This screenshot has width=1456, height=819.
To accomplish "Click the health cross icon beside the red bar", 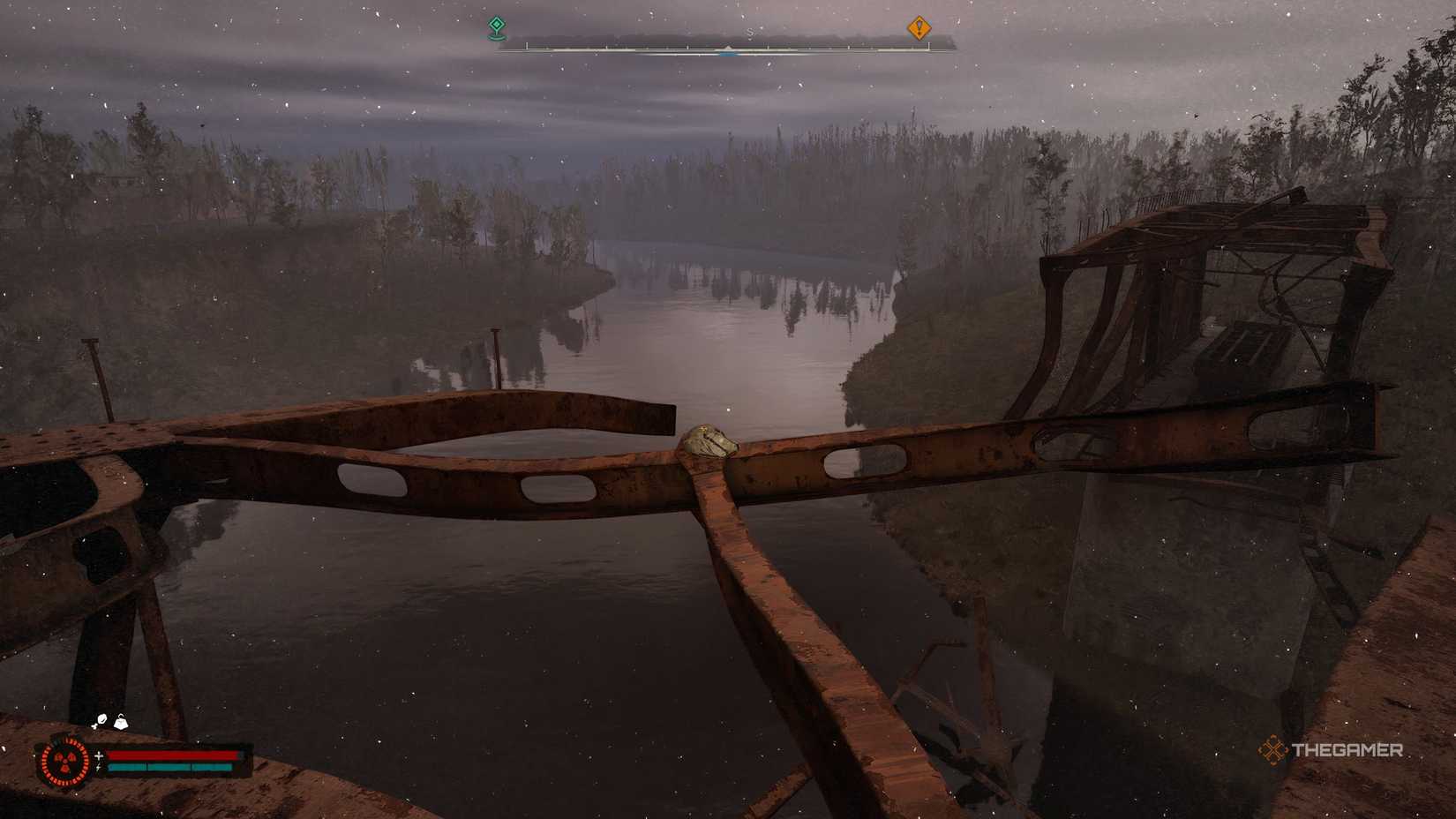I will [99, 755].
